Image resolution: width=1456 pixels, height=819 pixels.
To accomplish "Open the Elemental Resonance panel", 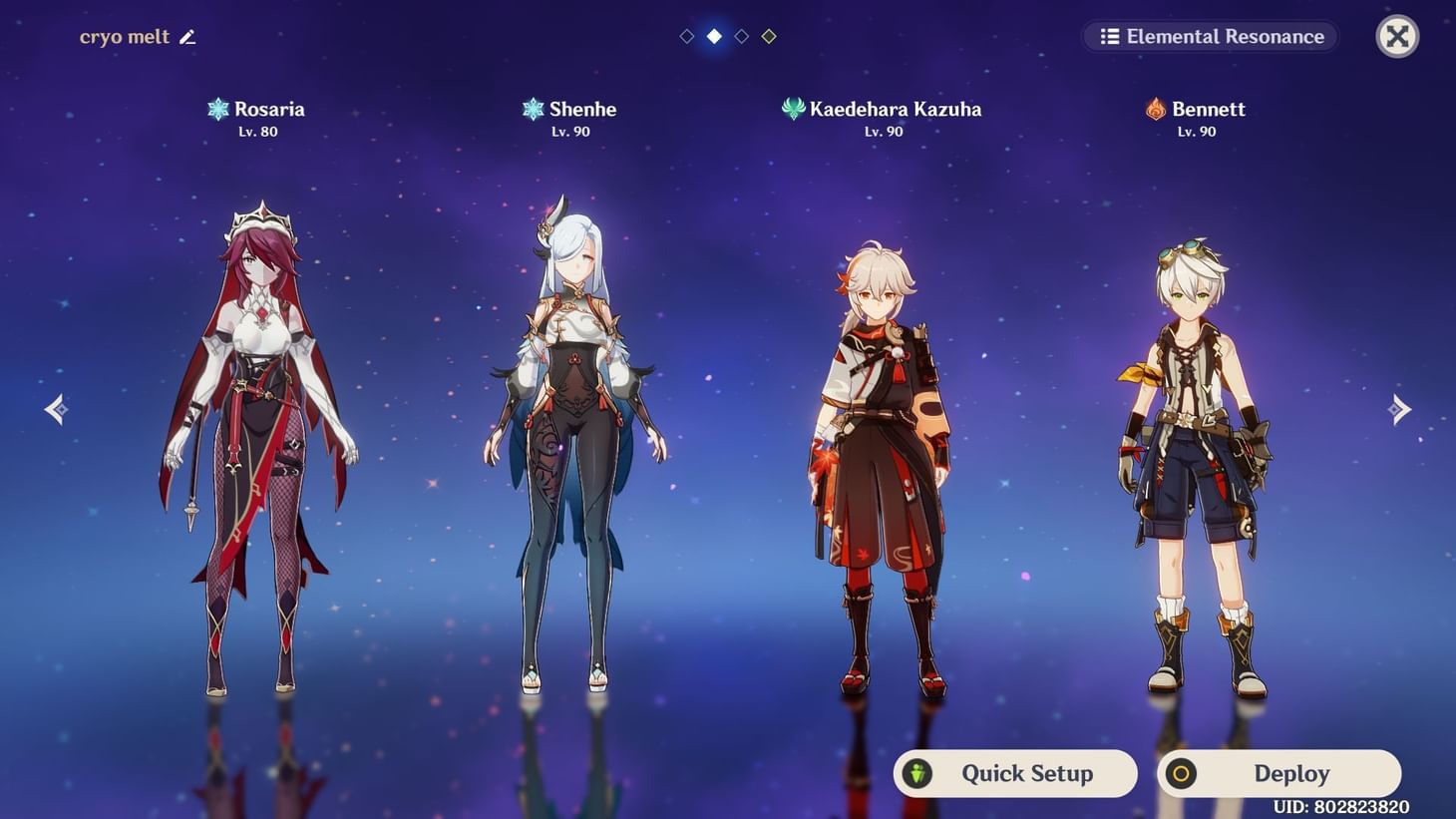I will [x=1210, y=36].
